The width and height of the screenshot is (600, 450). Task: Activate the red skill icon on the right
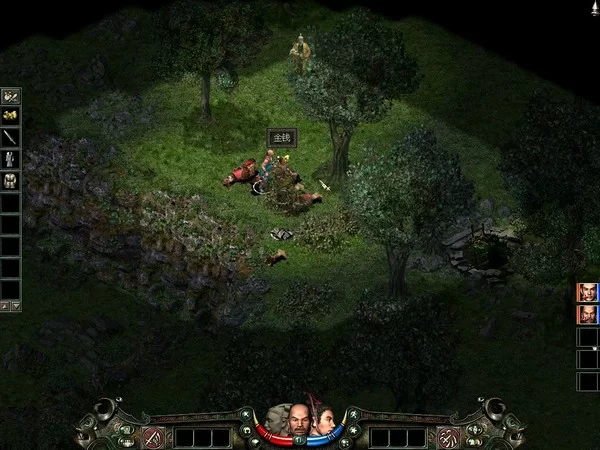coord(450,437)
